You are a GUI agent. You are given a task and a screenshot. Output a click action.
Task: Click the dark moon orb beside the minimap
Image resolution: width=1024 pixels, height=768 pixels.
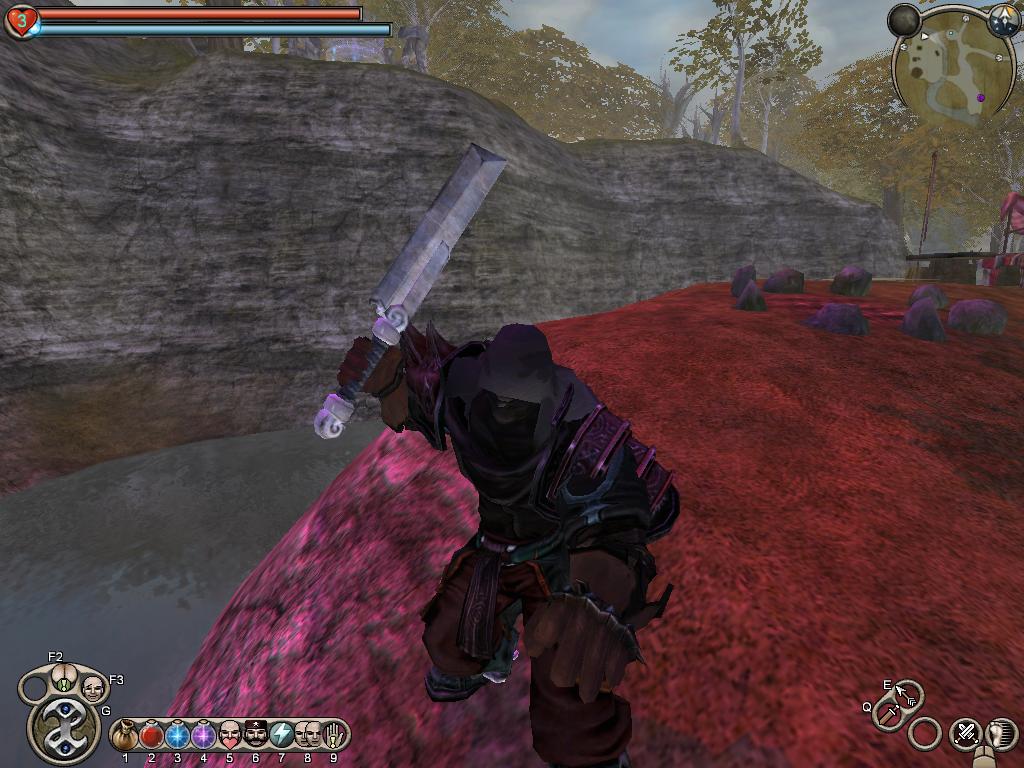[904, 20]
